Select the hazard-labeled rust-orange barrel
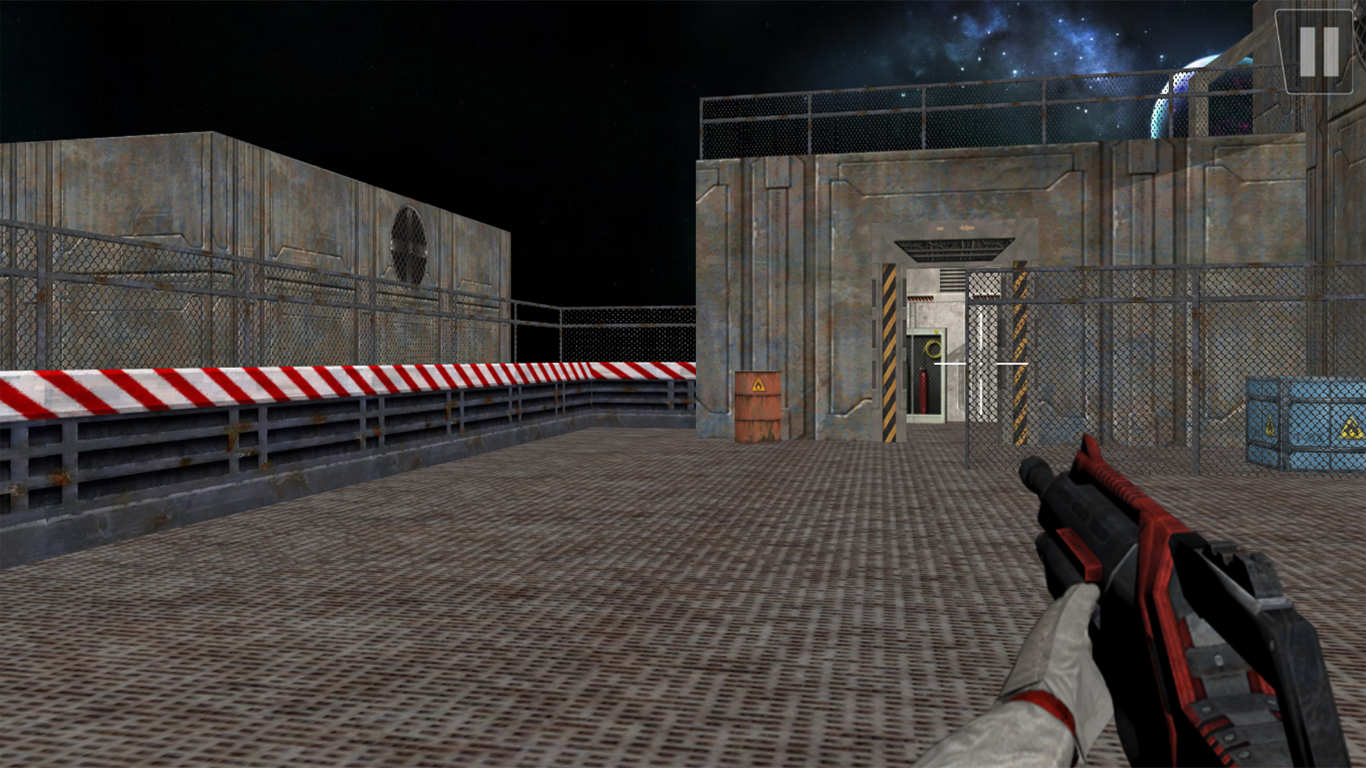Viewport: 1366px width, 768px height. pyautogui.click(x=757, y=405)
